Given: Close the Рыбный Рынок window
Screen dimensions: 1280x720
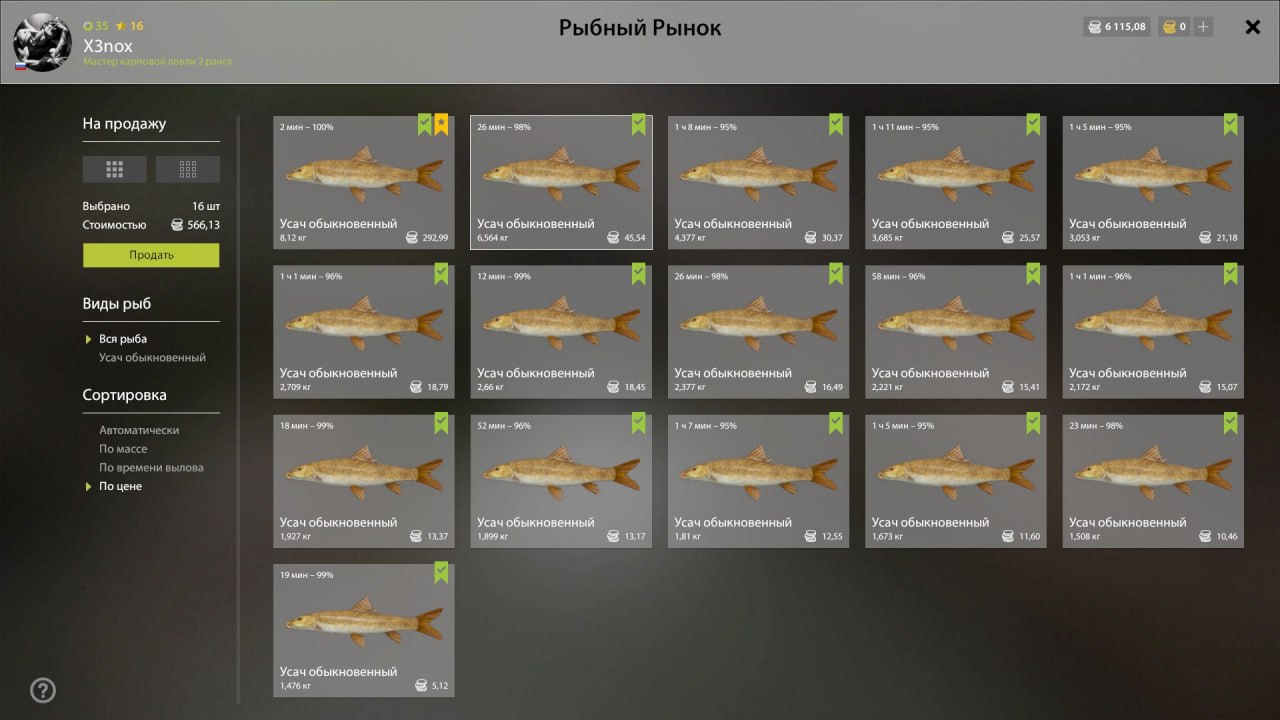Looking at the screenshot, I should click(1252, 28).
